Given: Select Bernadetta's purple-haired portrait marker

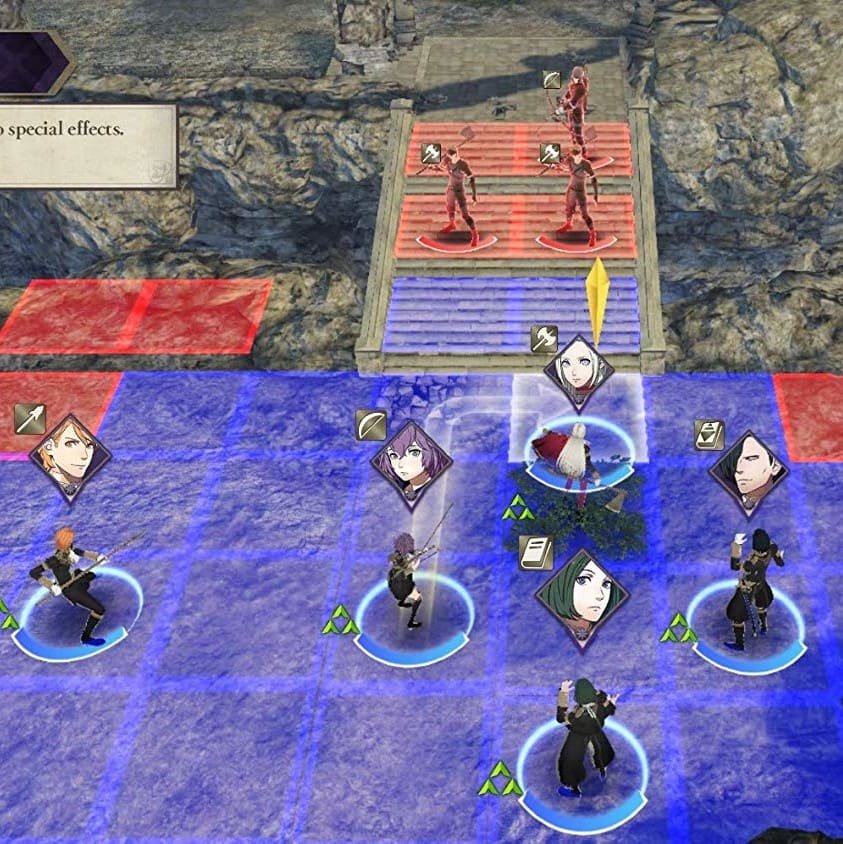Looking at the screenshot, I should [x=411, y=465].
